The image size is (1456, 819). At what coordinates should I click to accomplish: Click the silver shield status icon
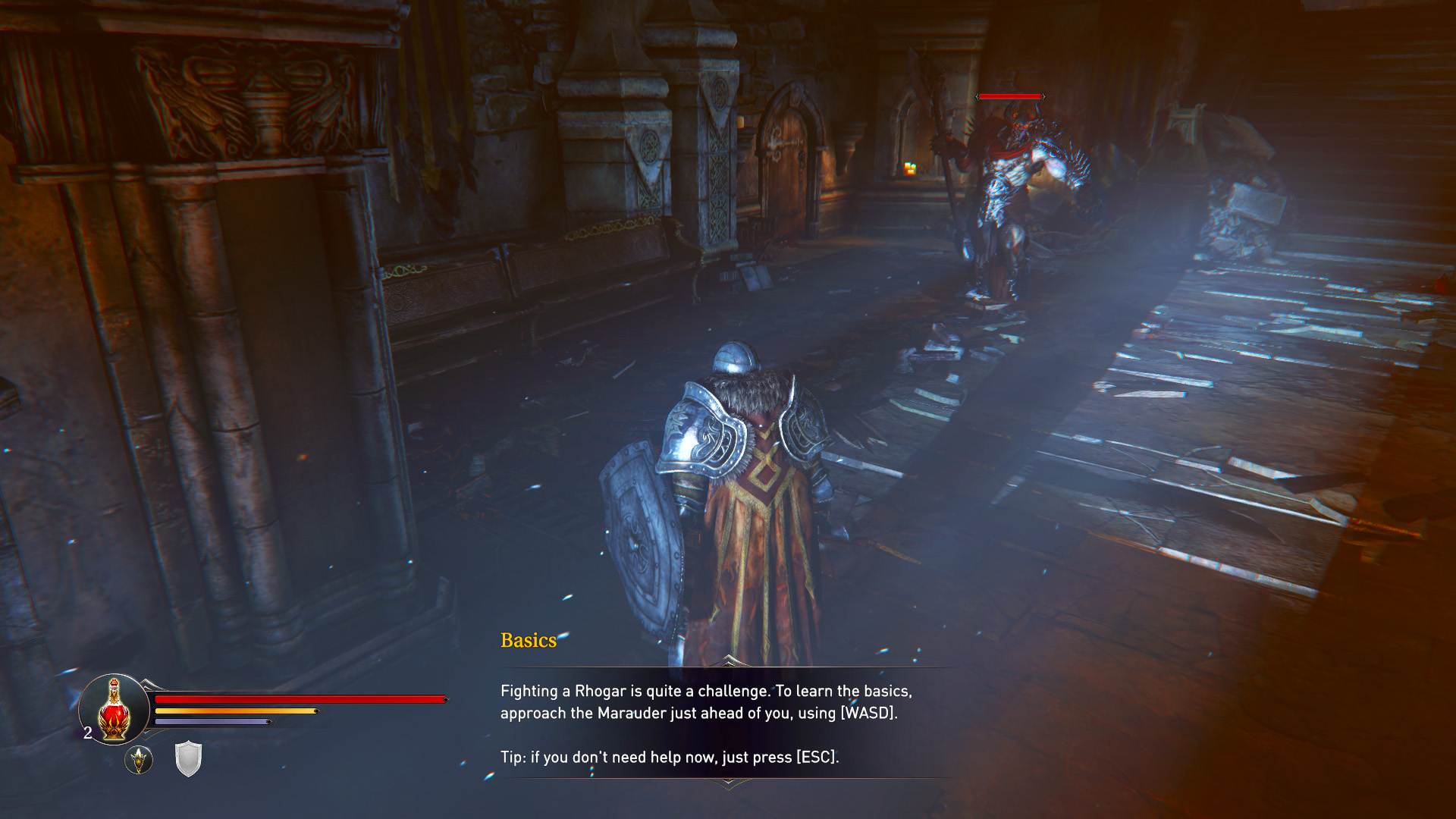point(188,758)
